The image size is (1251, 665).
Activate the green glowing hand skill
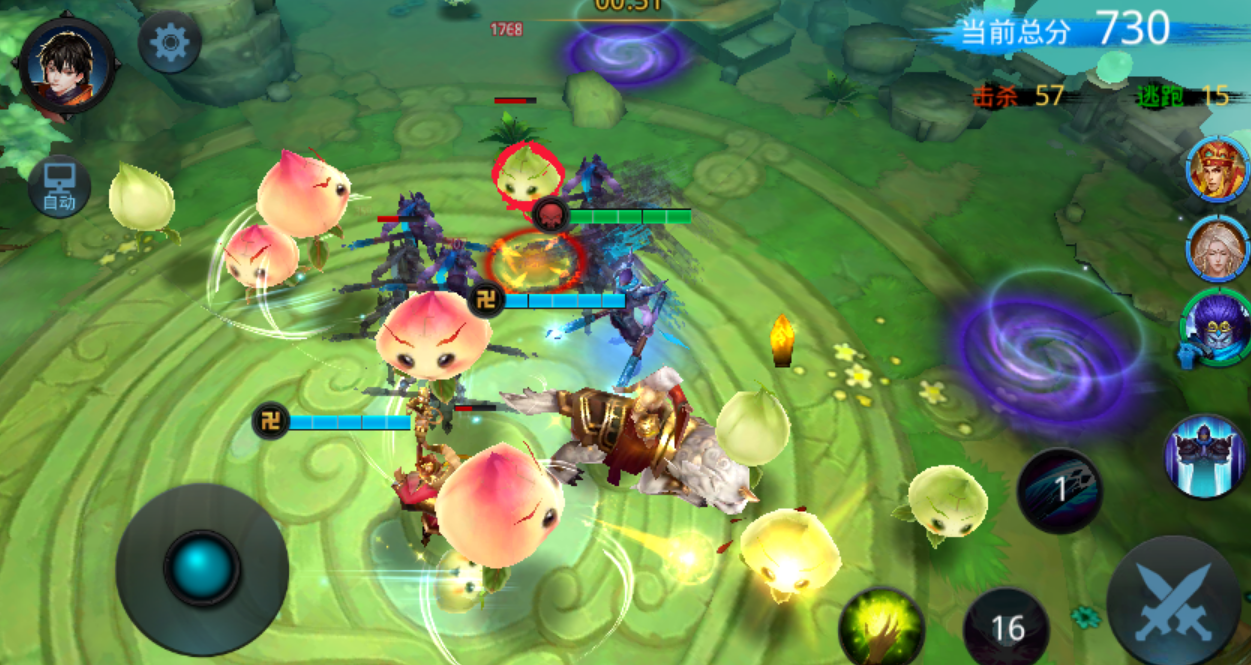(881, 627)
